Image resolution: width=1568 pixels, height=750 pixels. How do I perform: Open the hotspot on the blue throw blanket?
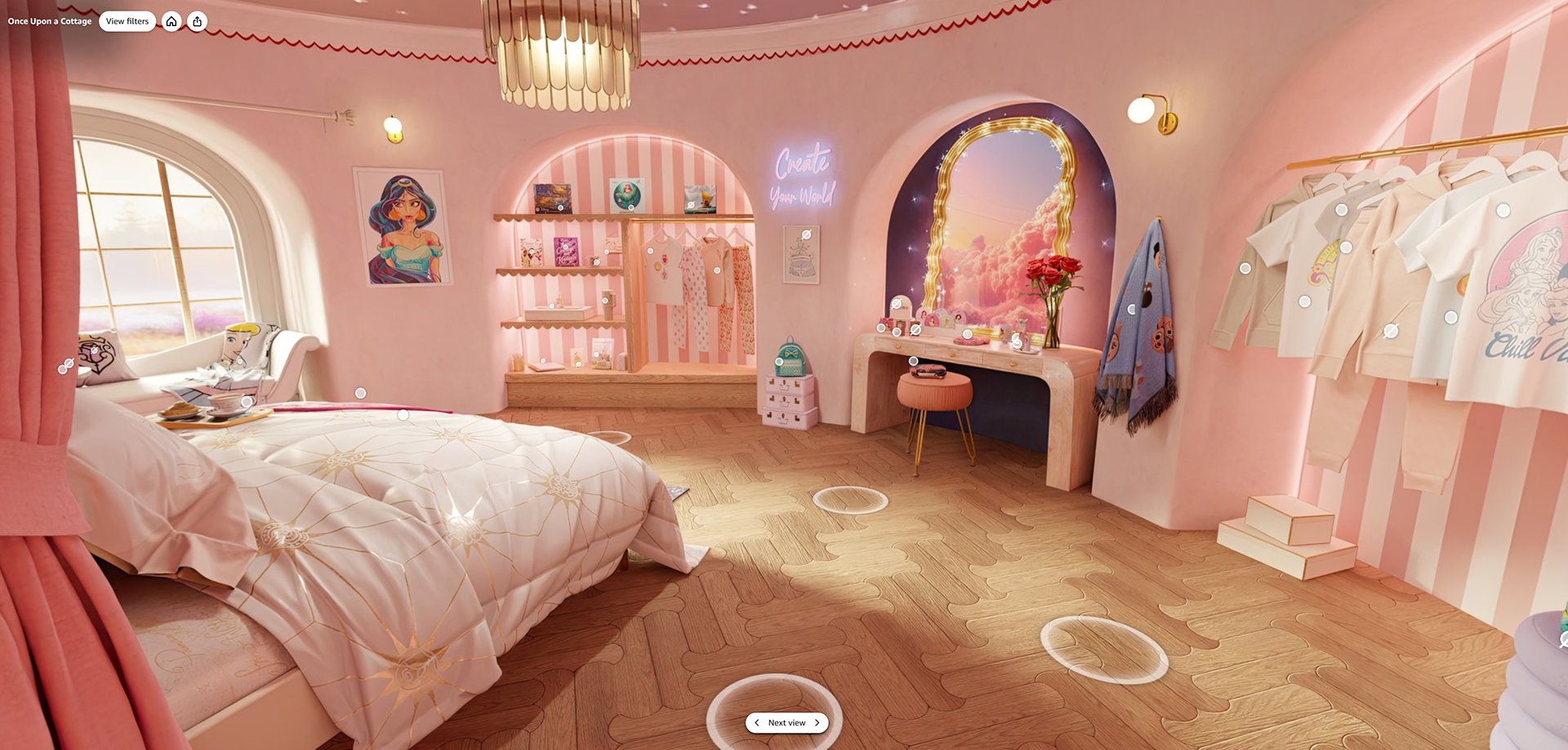1132,309
